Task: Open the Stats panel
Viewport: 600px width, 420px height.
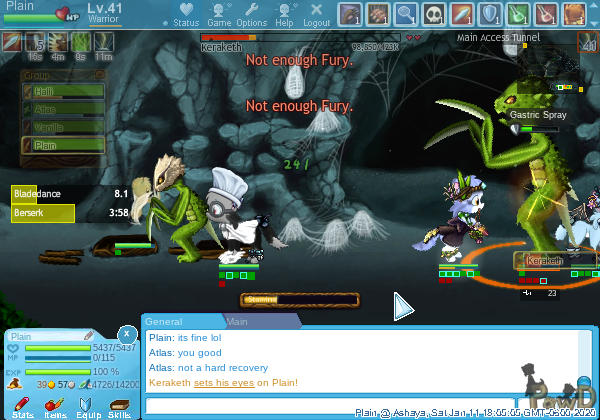Action: [x=23, y=404]
